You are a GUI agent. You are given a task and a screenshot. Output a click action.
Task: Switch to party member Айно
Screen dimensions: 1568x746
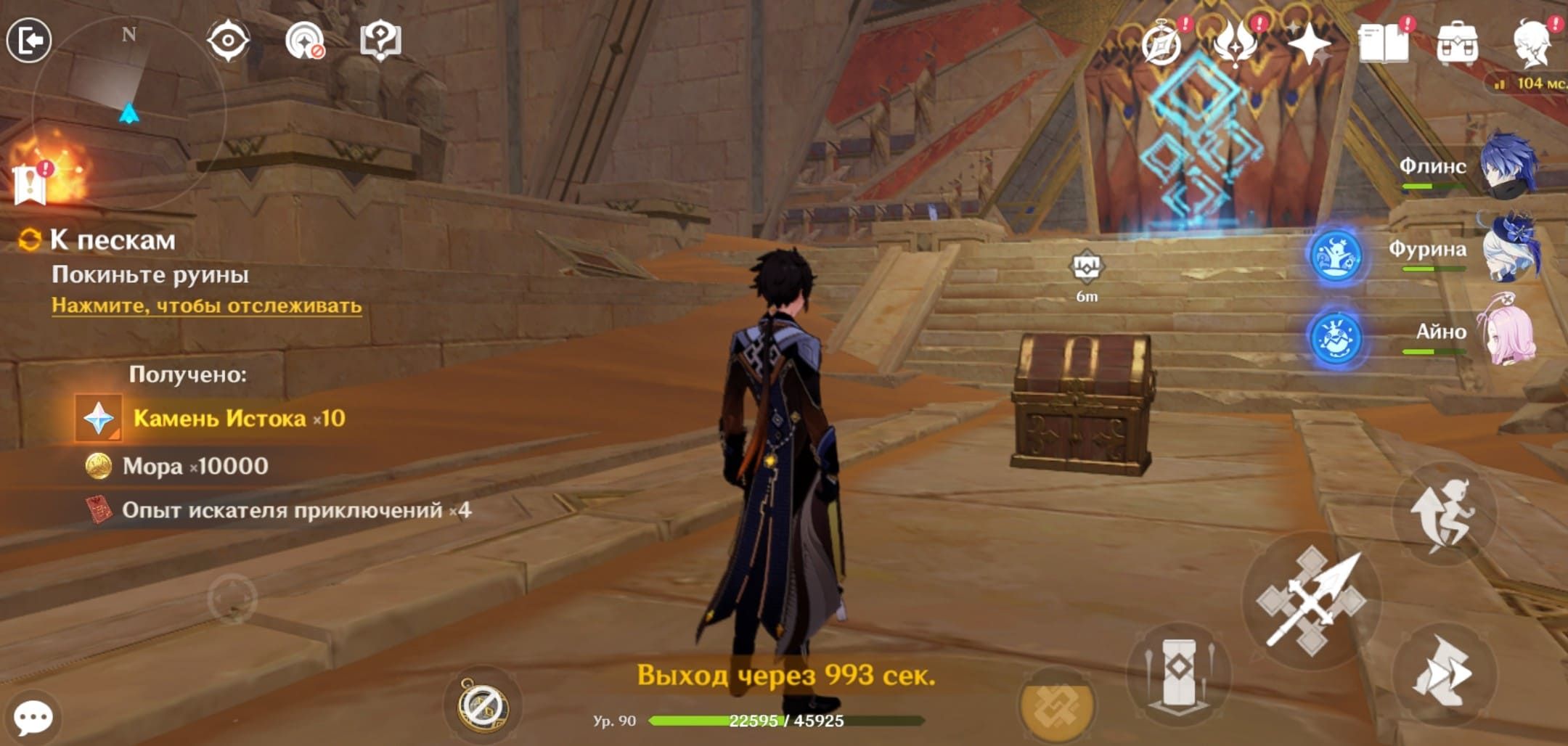point(1508,332)
